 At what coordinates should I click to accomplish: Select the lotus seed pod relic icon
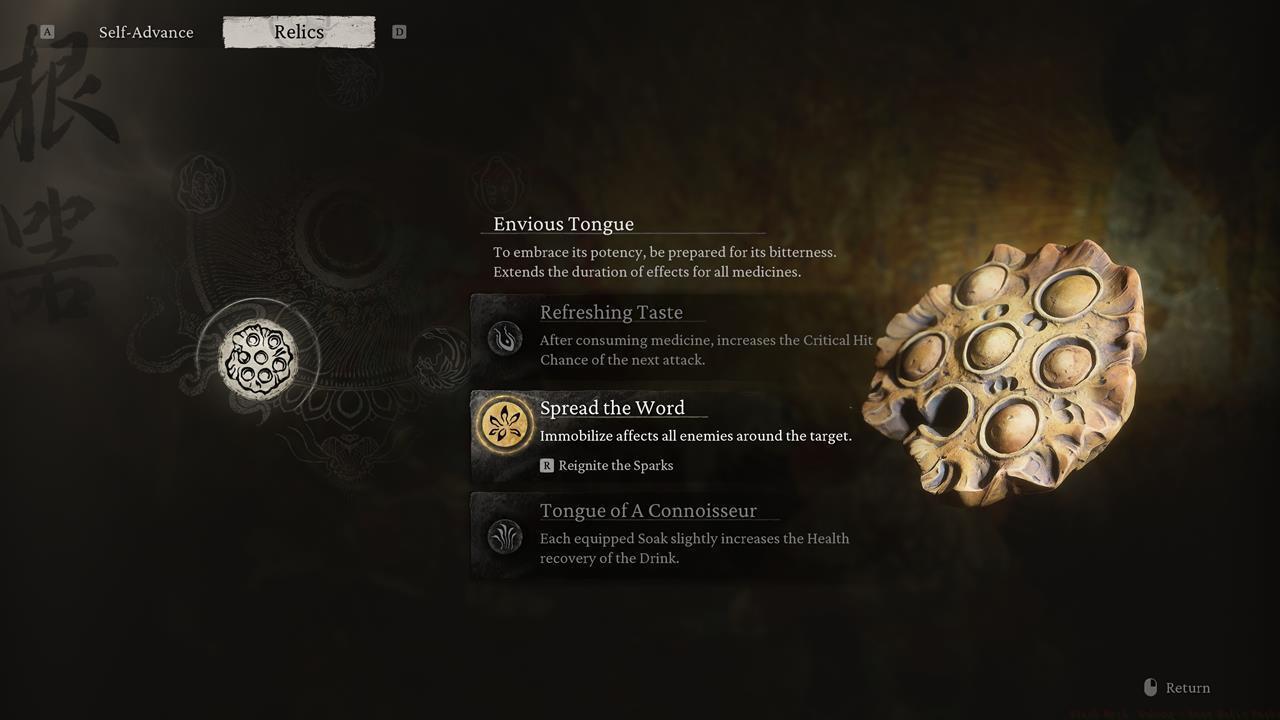[x=260, y=358]
